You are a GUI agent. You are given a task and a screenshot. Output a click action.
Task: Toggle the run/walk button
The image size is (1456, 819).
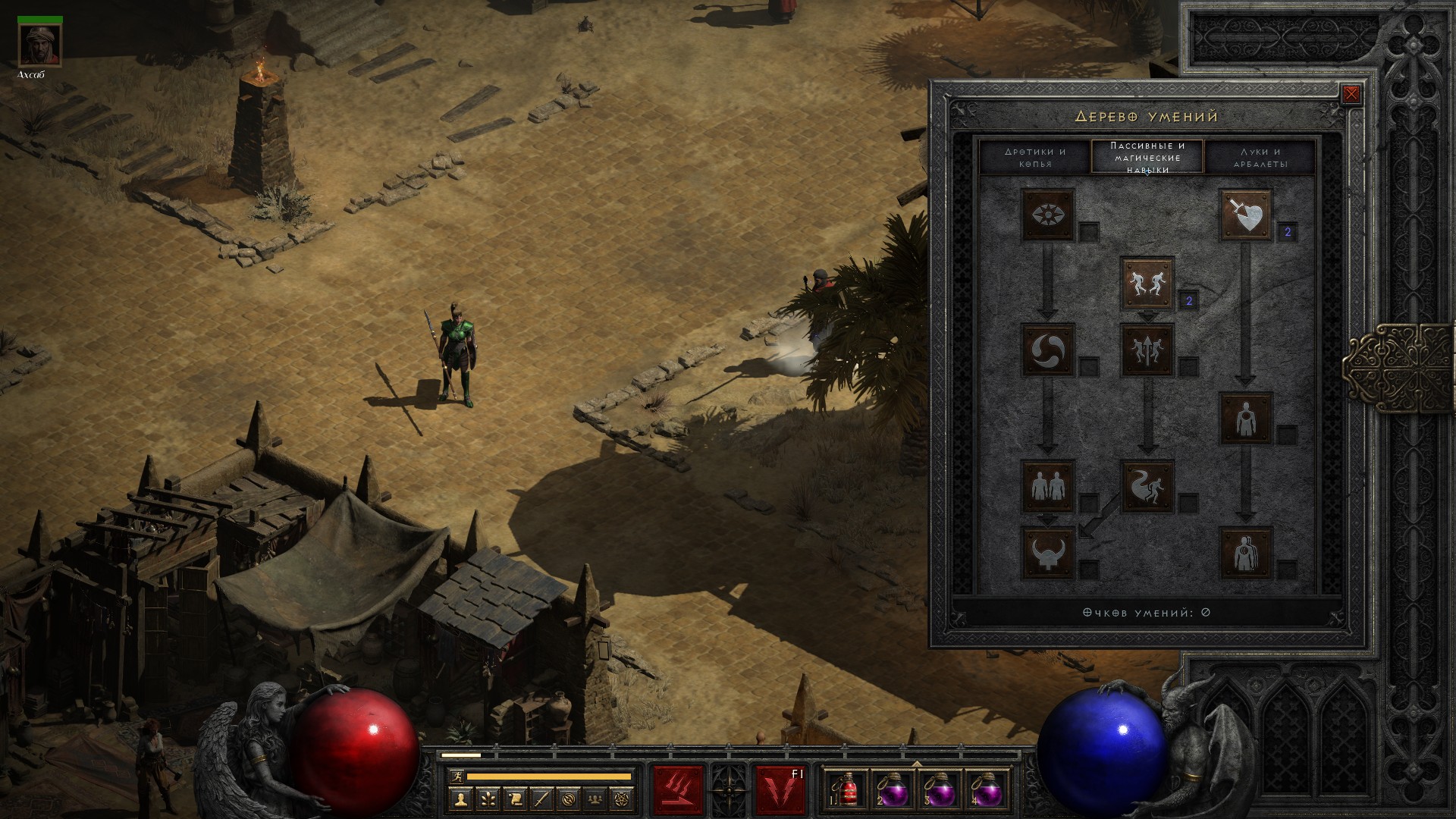[x=456, y=777]
